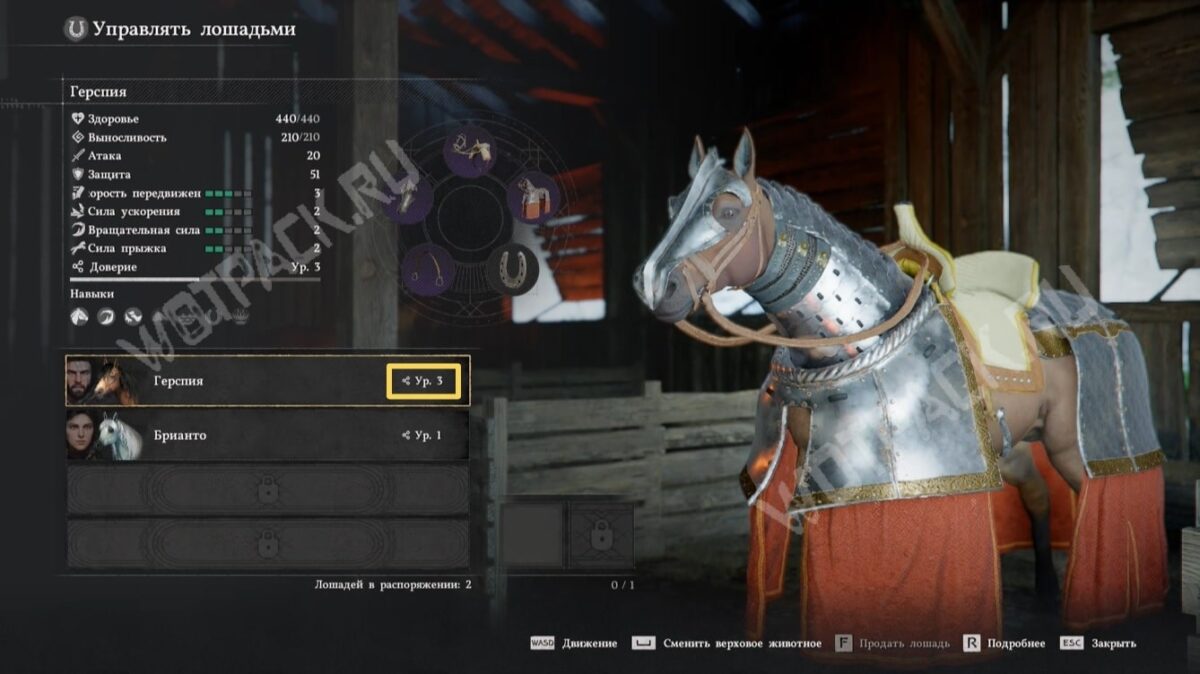Open the bridle equipment slot at the wheel's top
Screen dimensions: 1200x674
pos(470,151)
